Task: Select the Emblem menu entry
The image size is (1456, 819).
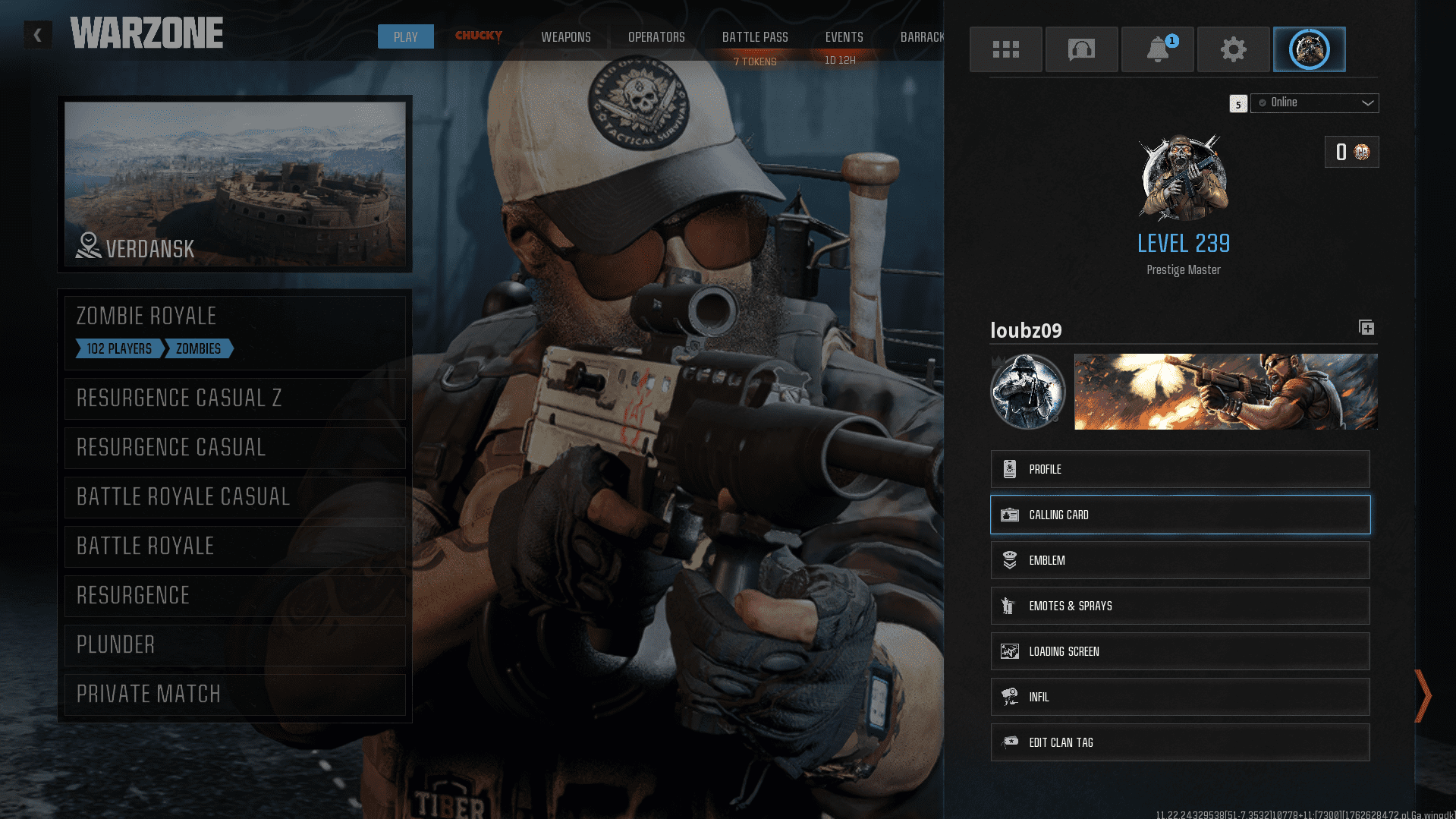Action: pyautogui.click(x=1179, y=560)
